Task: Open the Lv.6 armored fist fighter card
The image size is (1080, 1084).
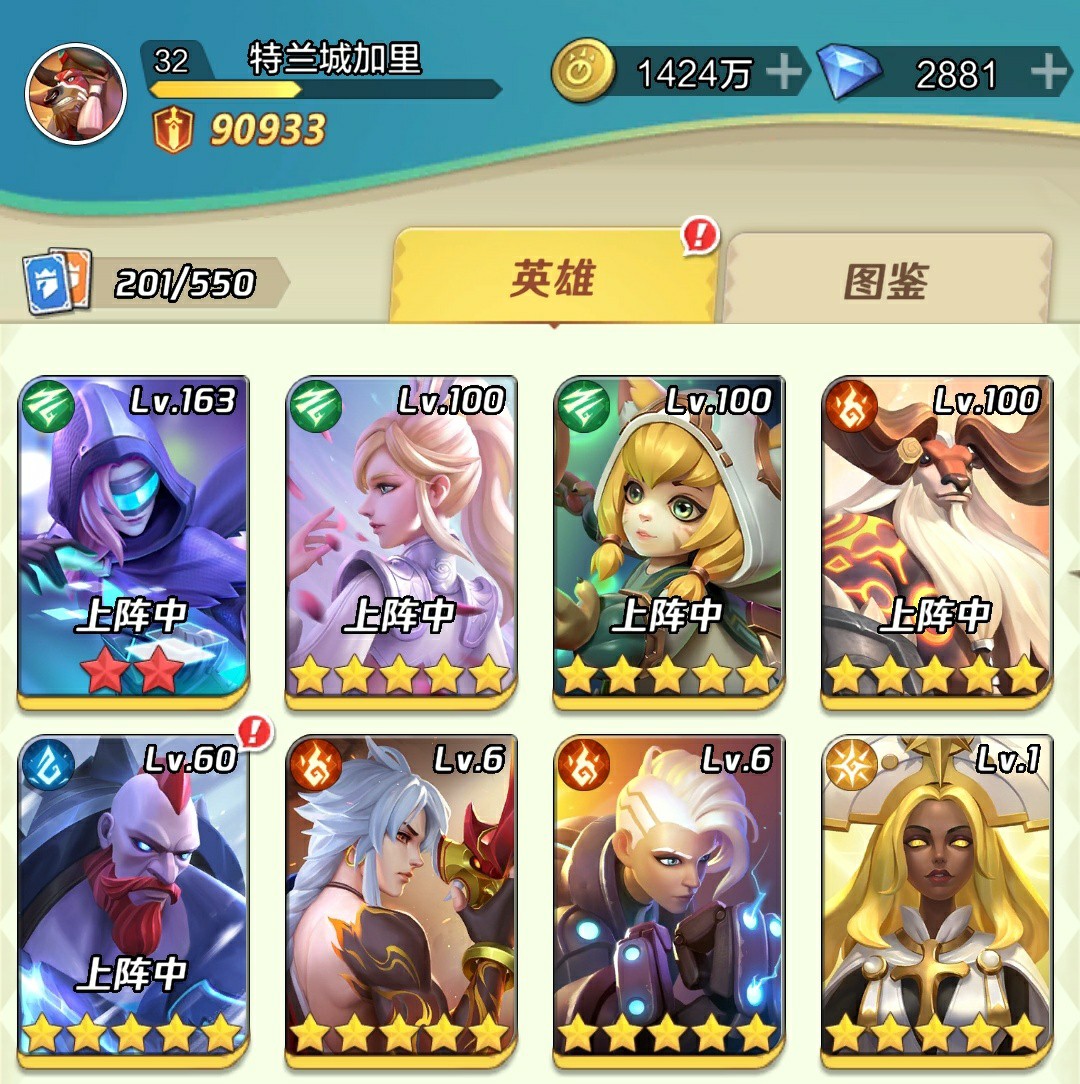Action: (x=669, y=898)
